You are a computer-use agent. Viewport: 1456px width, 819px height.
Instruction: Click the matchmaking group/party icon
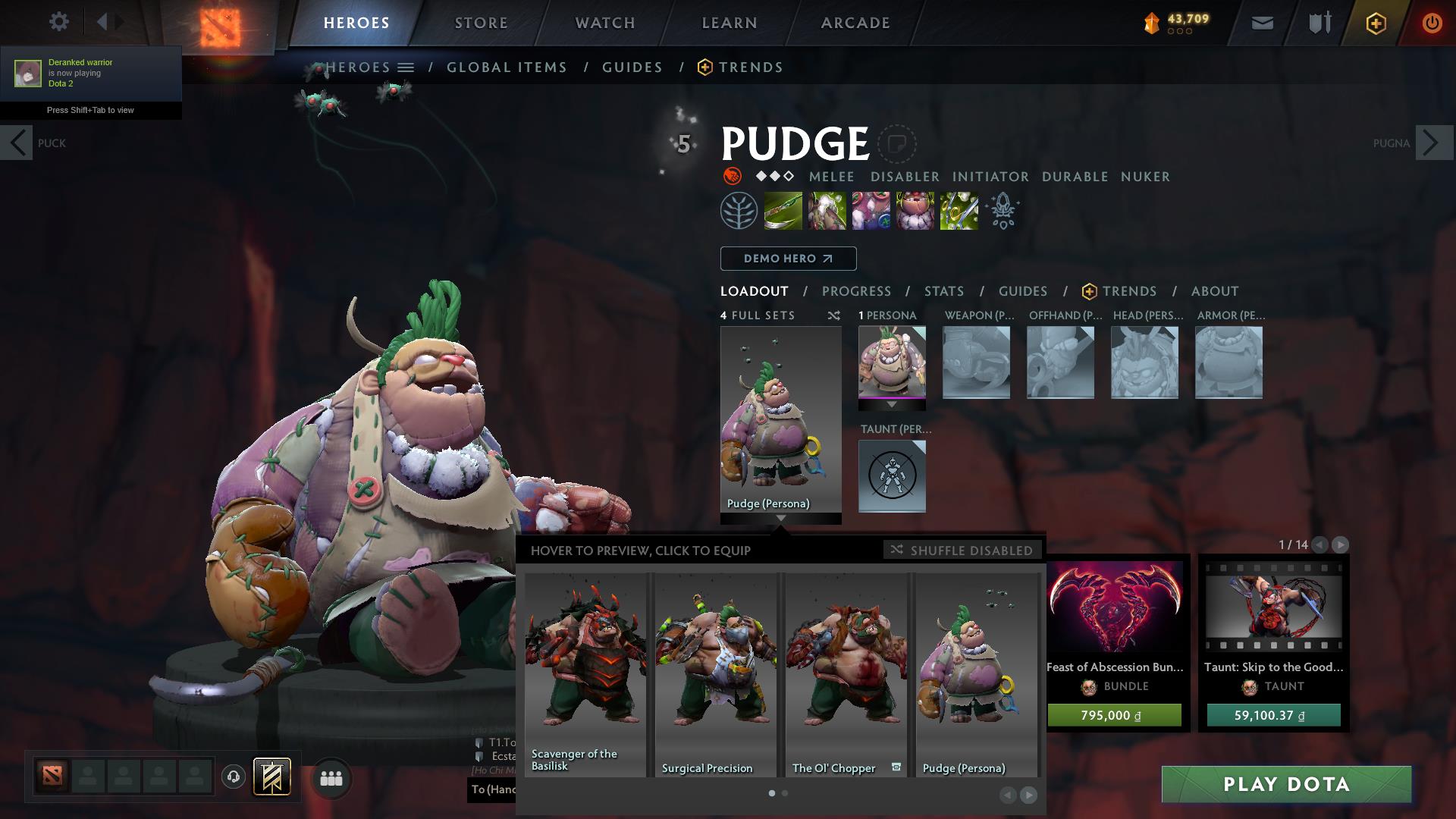coord(330,777)
